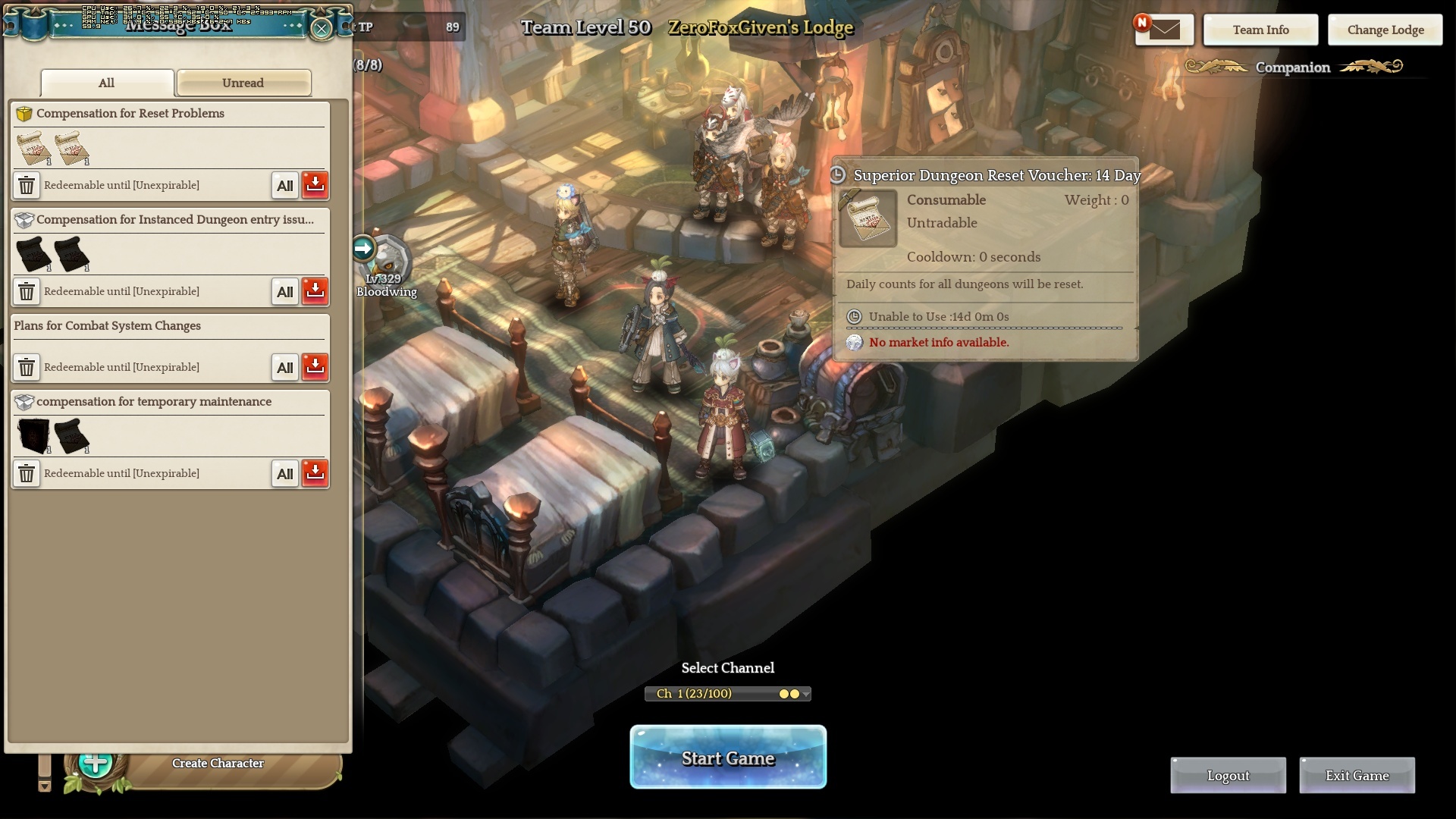The height and width of the screenshot is (819, 1456).
Task: Open the mailbox envelope icon
Action: pyautogui.click(x=1164, y=30)
